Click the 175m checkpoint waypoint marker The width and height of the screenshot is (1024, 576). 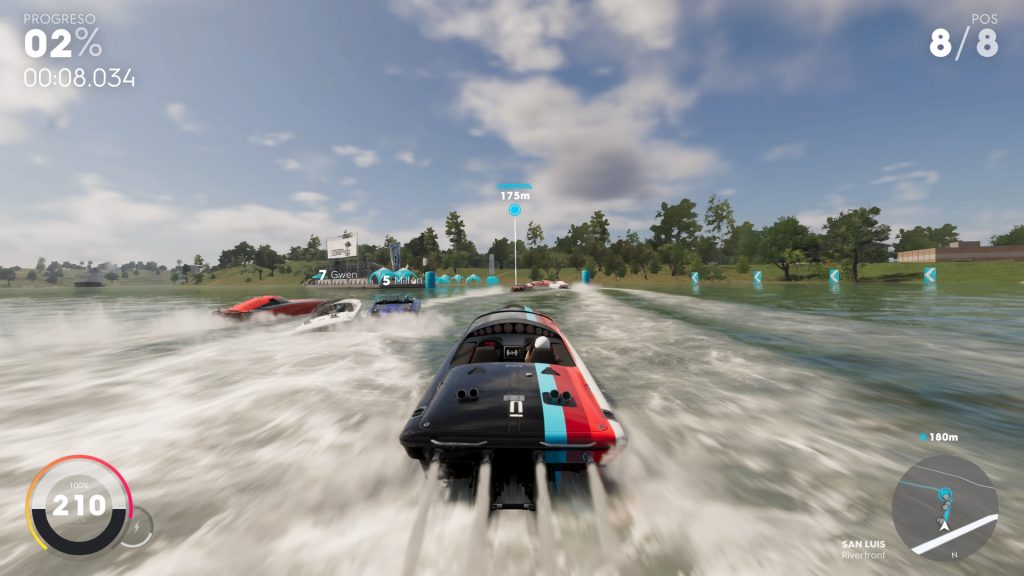[x=515, y=210]
